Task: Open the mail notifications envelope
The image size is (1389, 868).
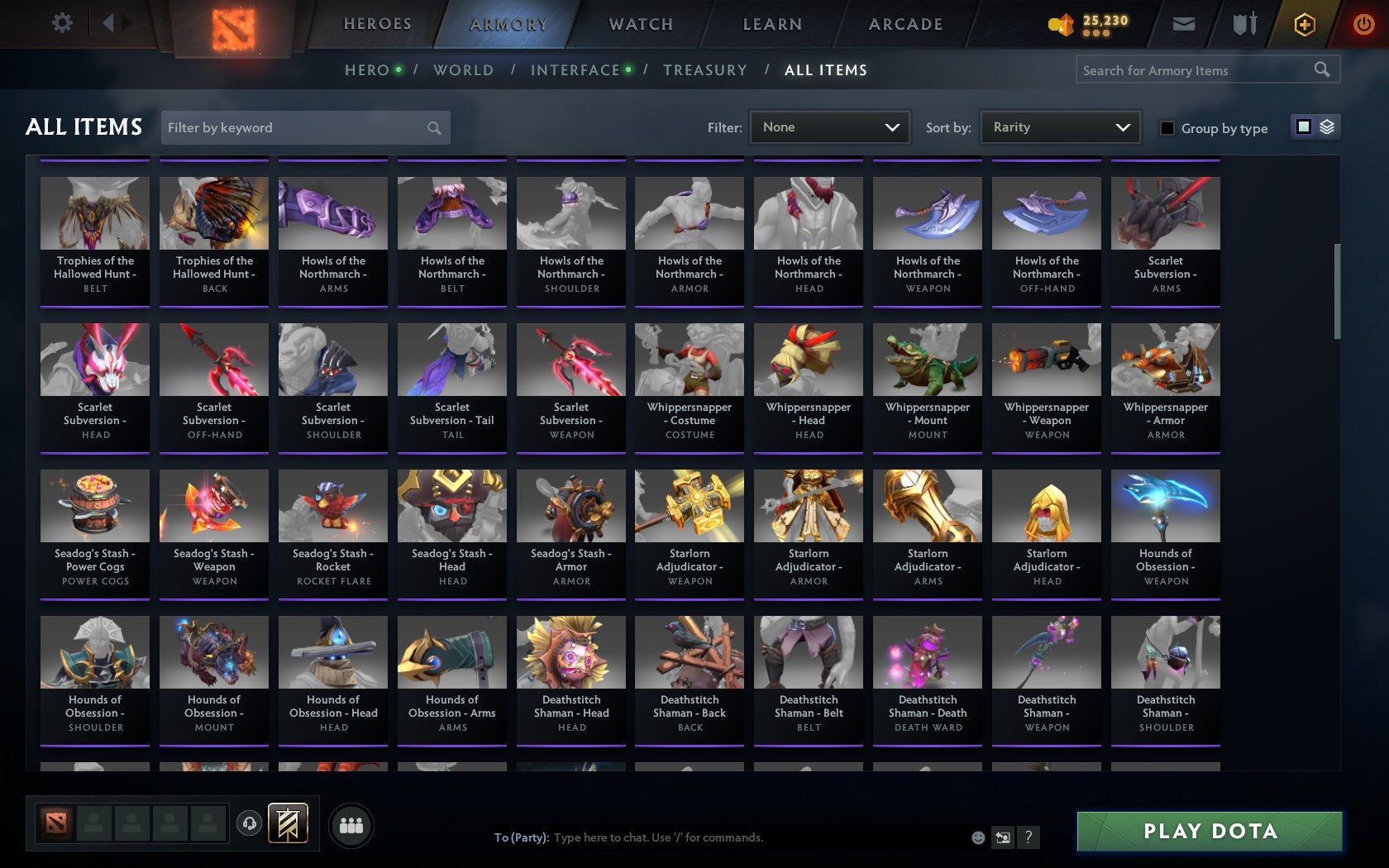Action: (1184, 24)
